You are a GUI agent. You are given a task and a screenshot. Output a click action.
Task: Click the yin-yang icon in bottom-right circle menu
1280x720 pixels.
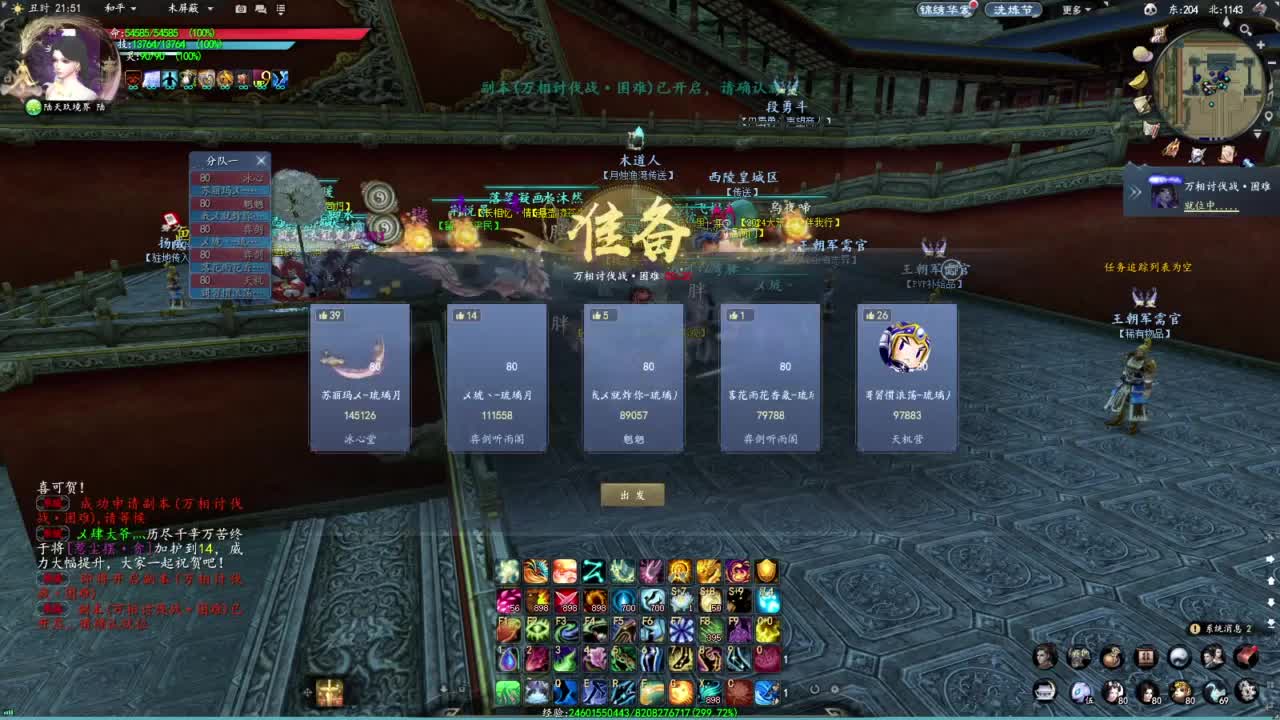(x=1180, y=656)
